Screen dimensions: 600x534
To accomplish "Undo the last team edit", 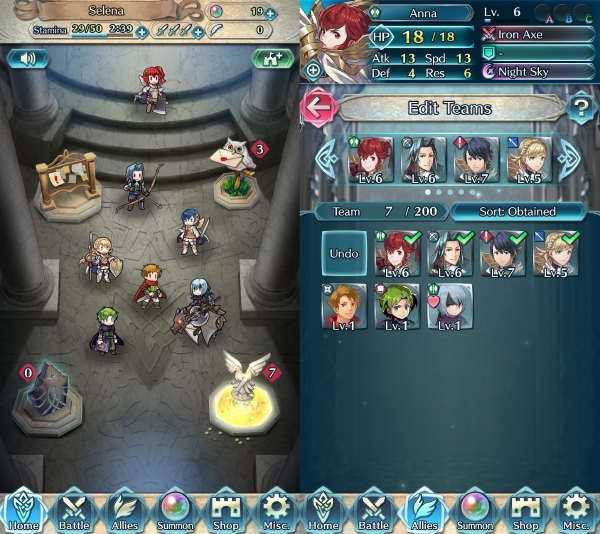I will coord(343,254).
